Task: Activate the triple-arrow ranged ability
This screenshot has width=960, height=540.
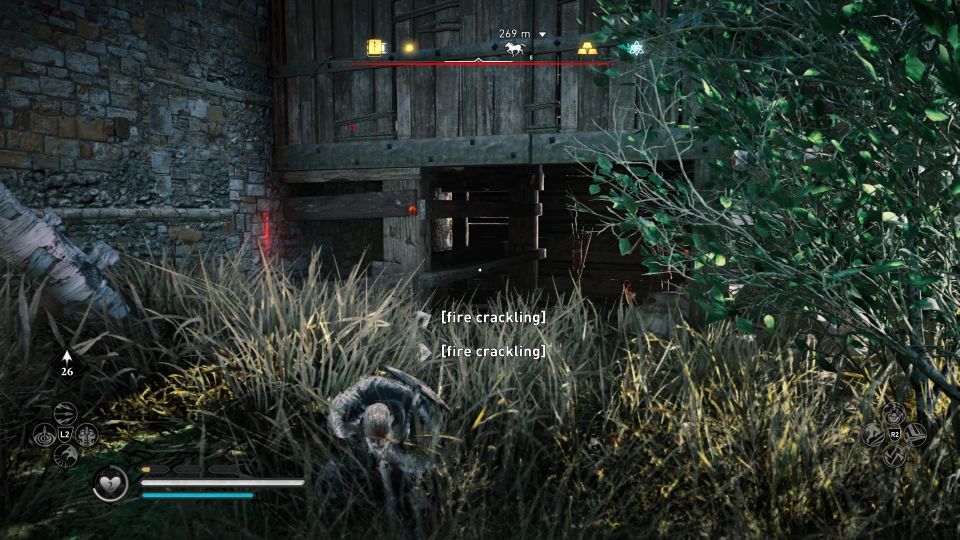Action: (66, 413)
